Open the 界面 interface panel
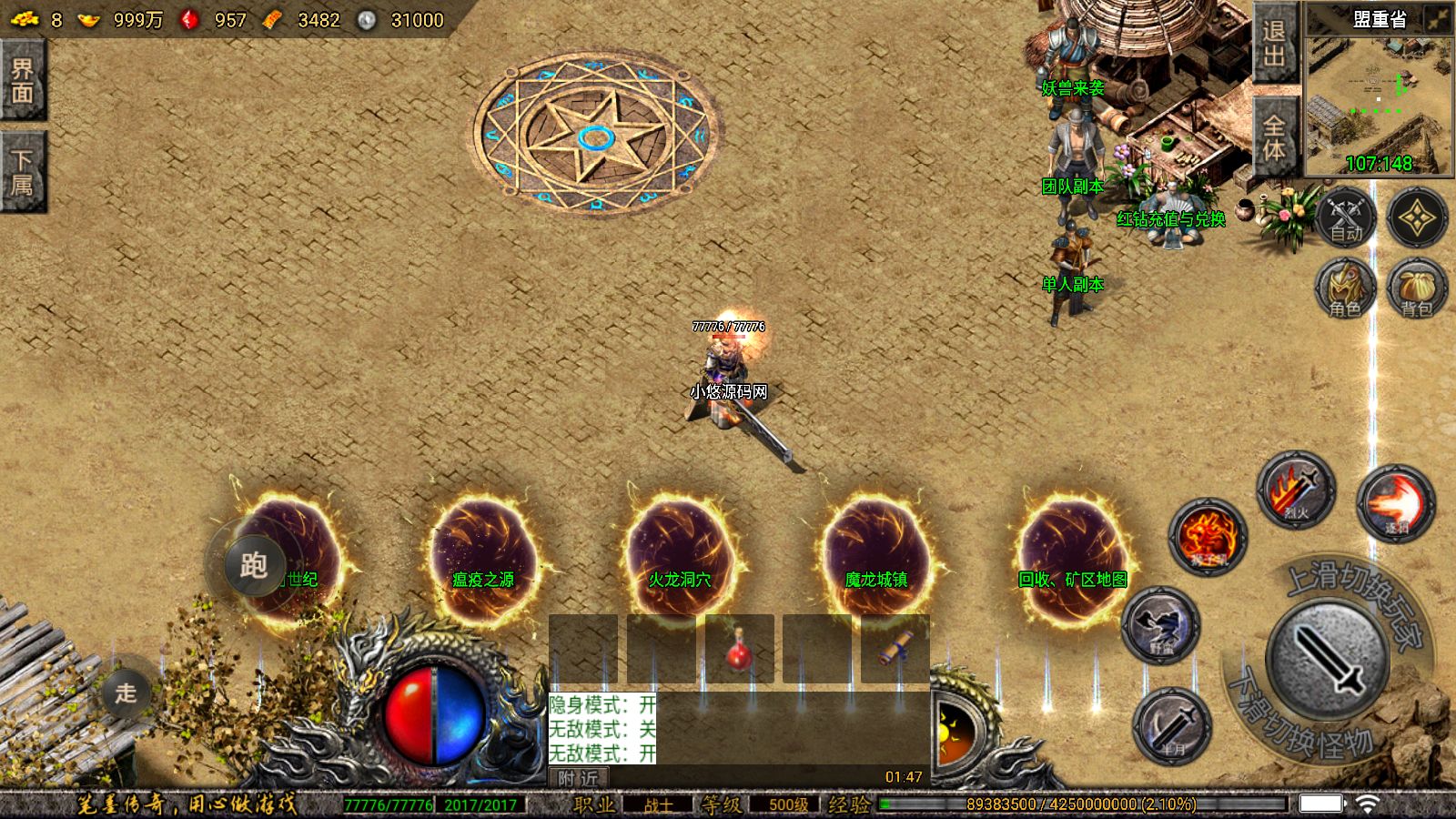The height and width of the screenshot is (819, 1456). click(22, 80)
